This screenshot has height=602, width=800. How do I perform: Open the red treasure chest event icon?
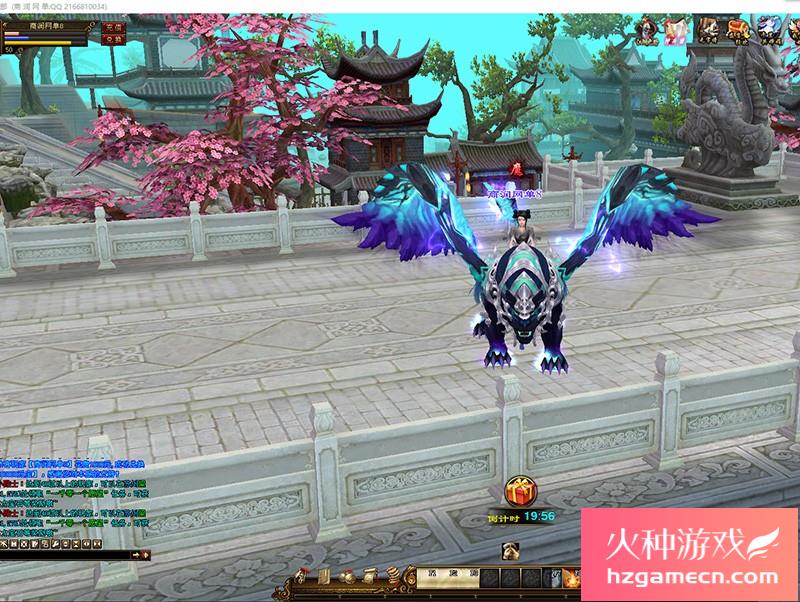pyautogui.click(x=738, y=29)
